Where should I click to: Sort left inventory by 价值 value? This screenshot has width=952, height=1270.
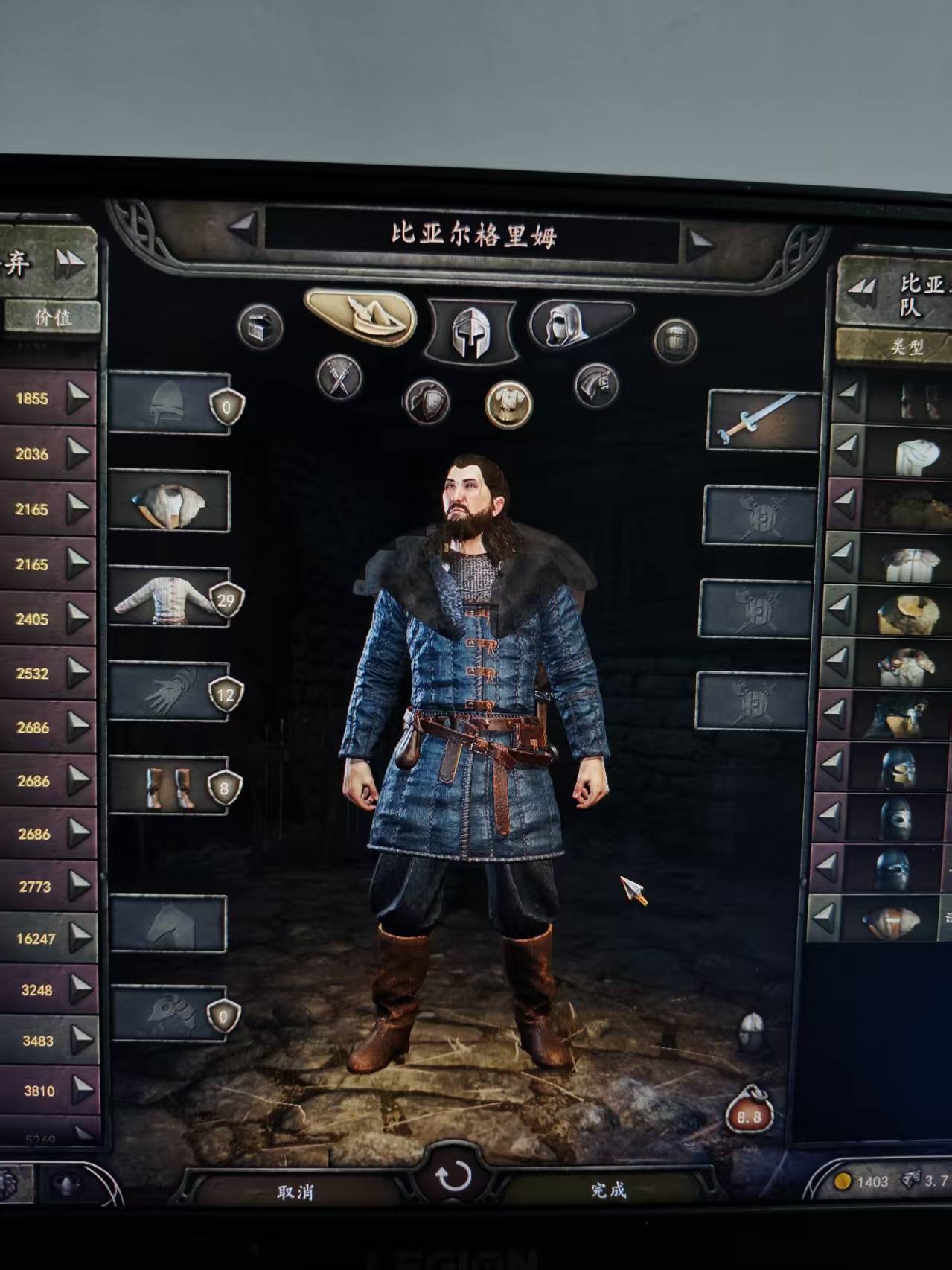(x=52, y=317)
